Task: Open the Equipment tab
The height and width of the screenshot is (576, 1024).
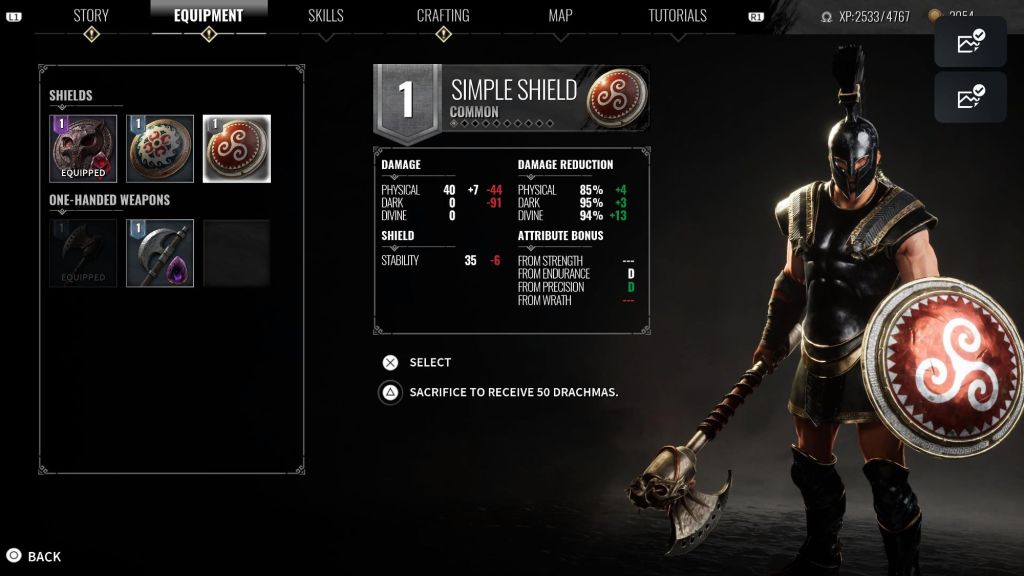Action: click(x=208, y=16)
